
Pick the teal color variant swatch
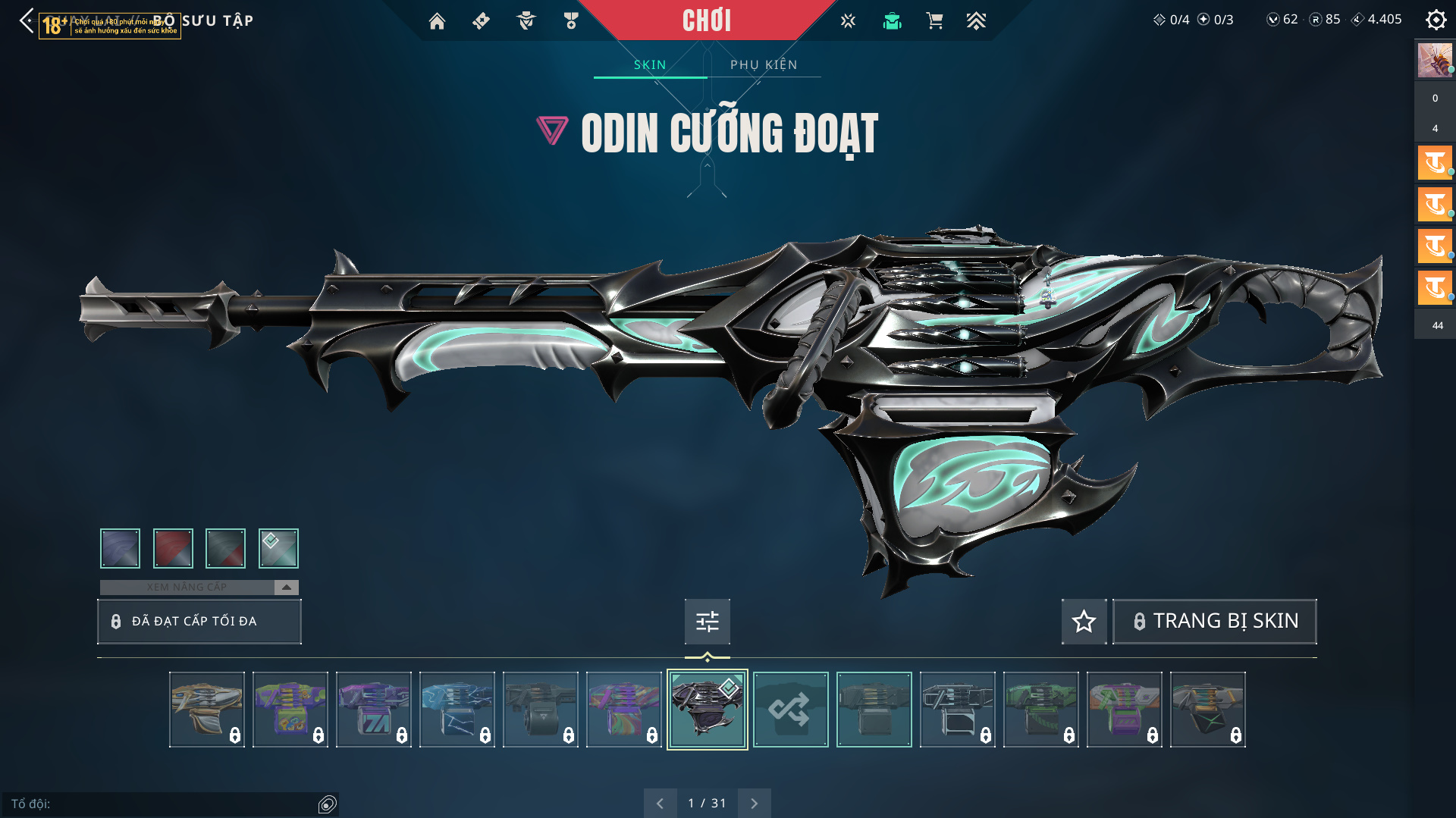tap(278, 548)
